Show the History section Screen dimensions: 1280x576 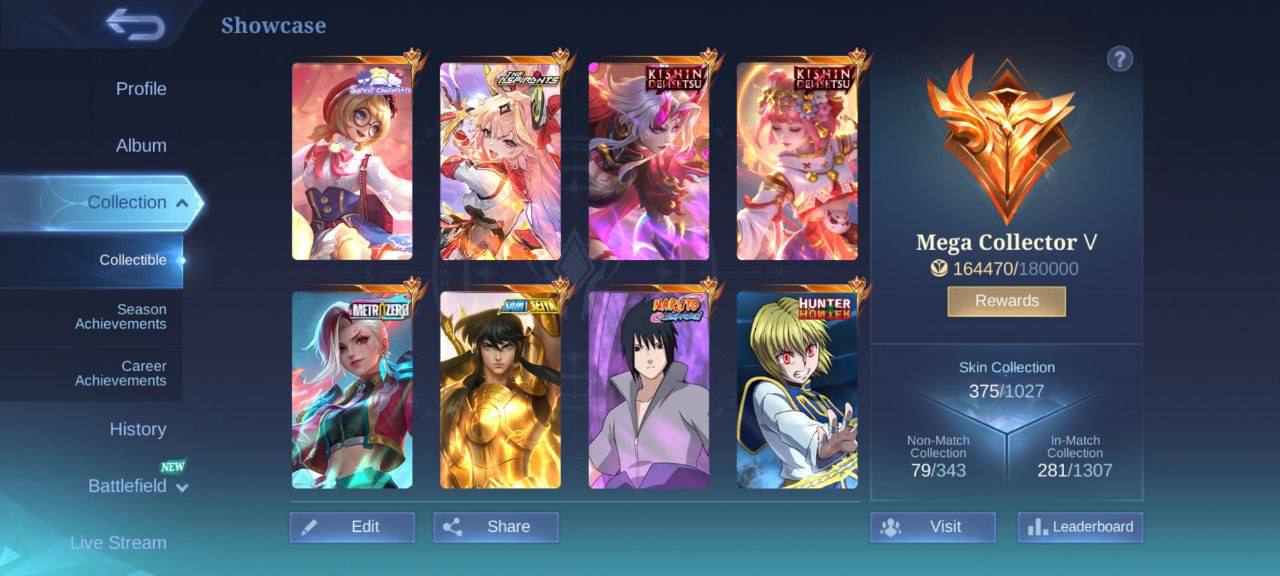[x=137, y=429]
